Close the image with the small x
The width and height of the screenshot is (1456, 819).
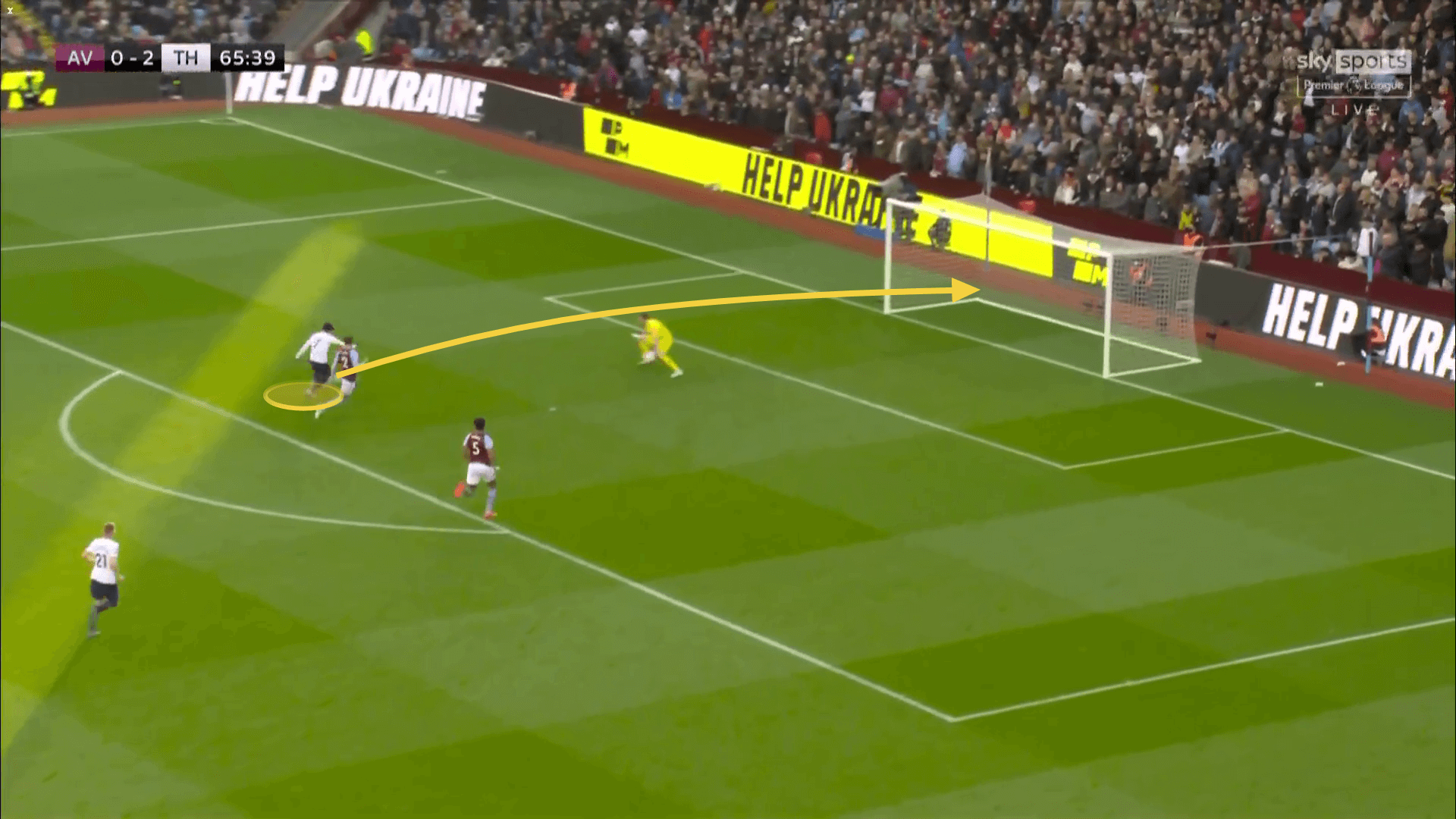pos(10,10)
